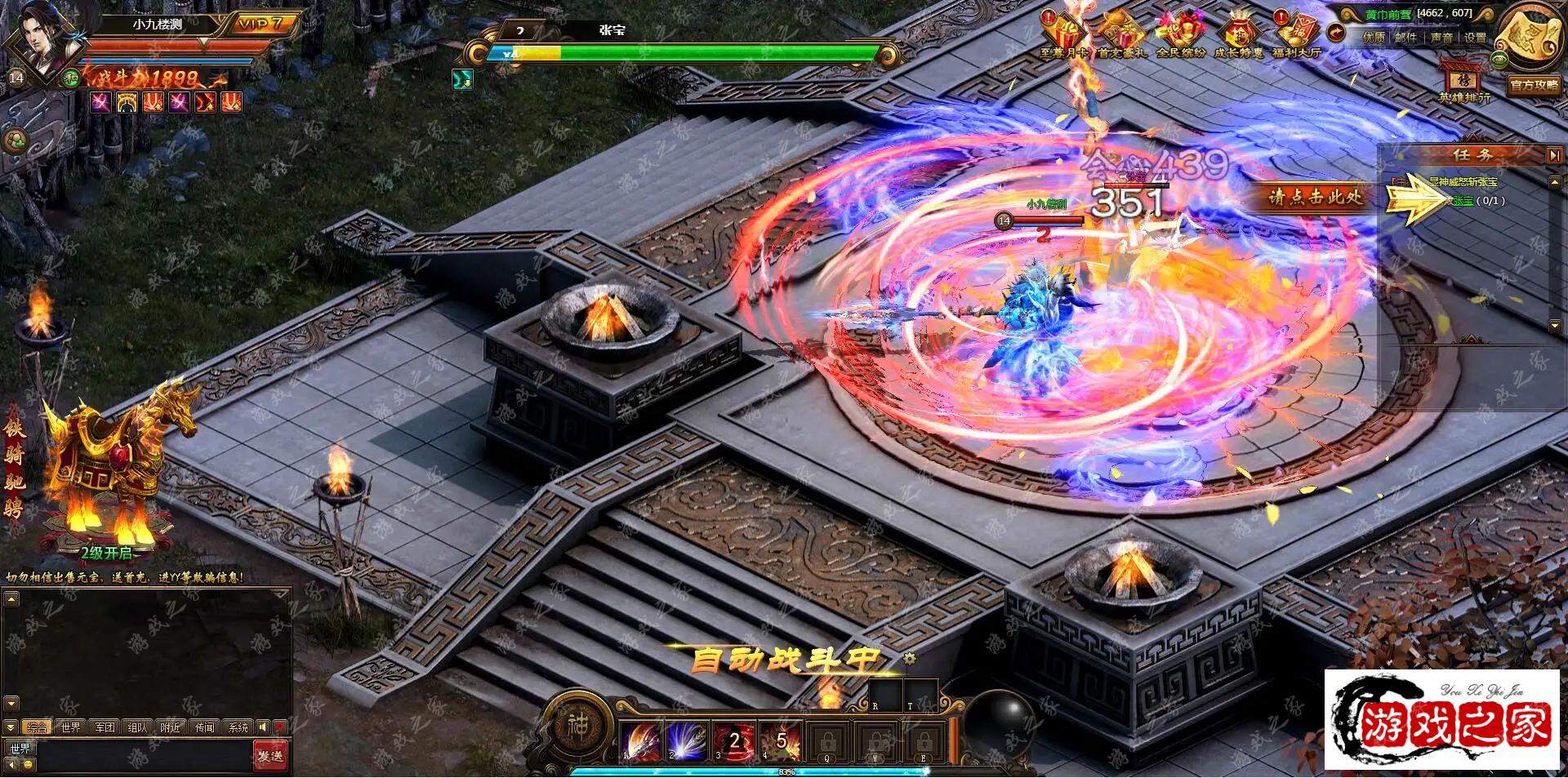
Task: Select the 张宝 quest target link
Action: [1462, 201]
